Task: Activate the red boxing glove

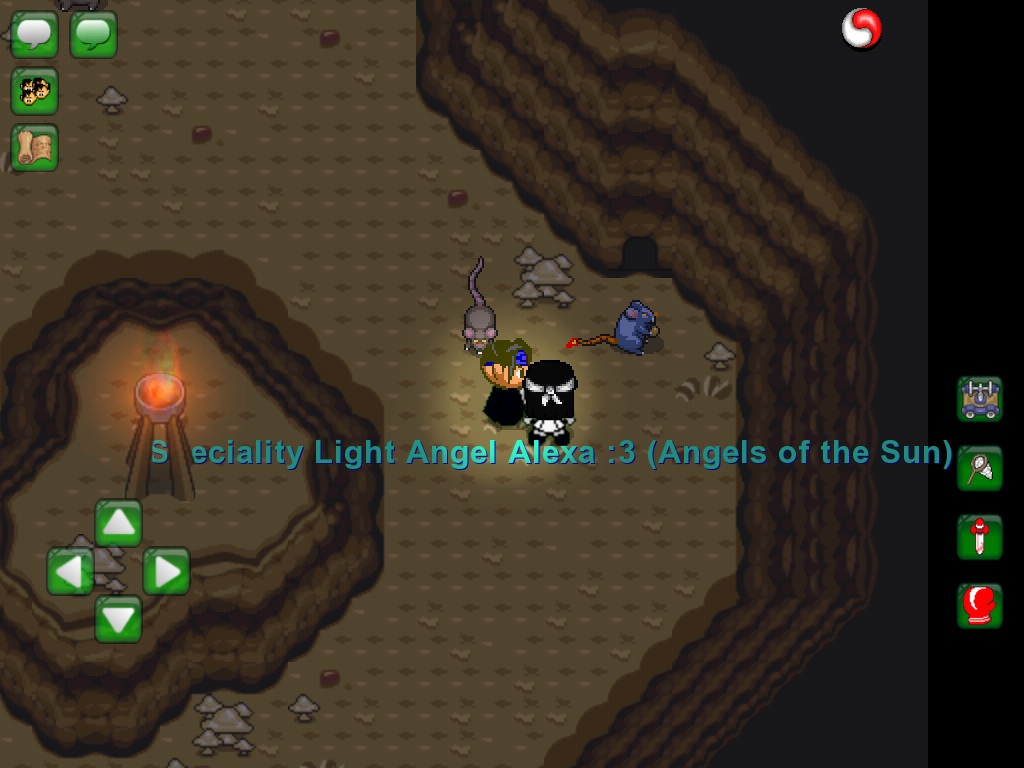Action: 979,606
